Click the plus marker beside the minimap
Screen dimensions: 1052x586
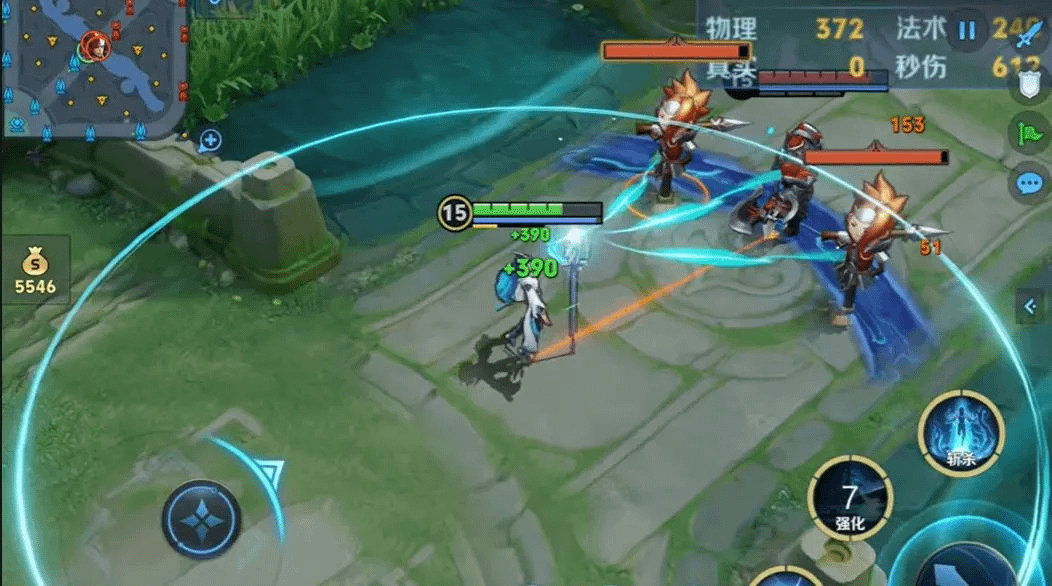point(210,140)
